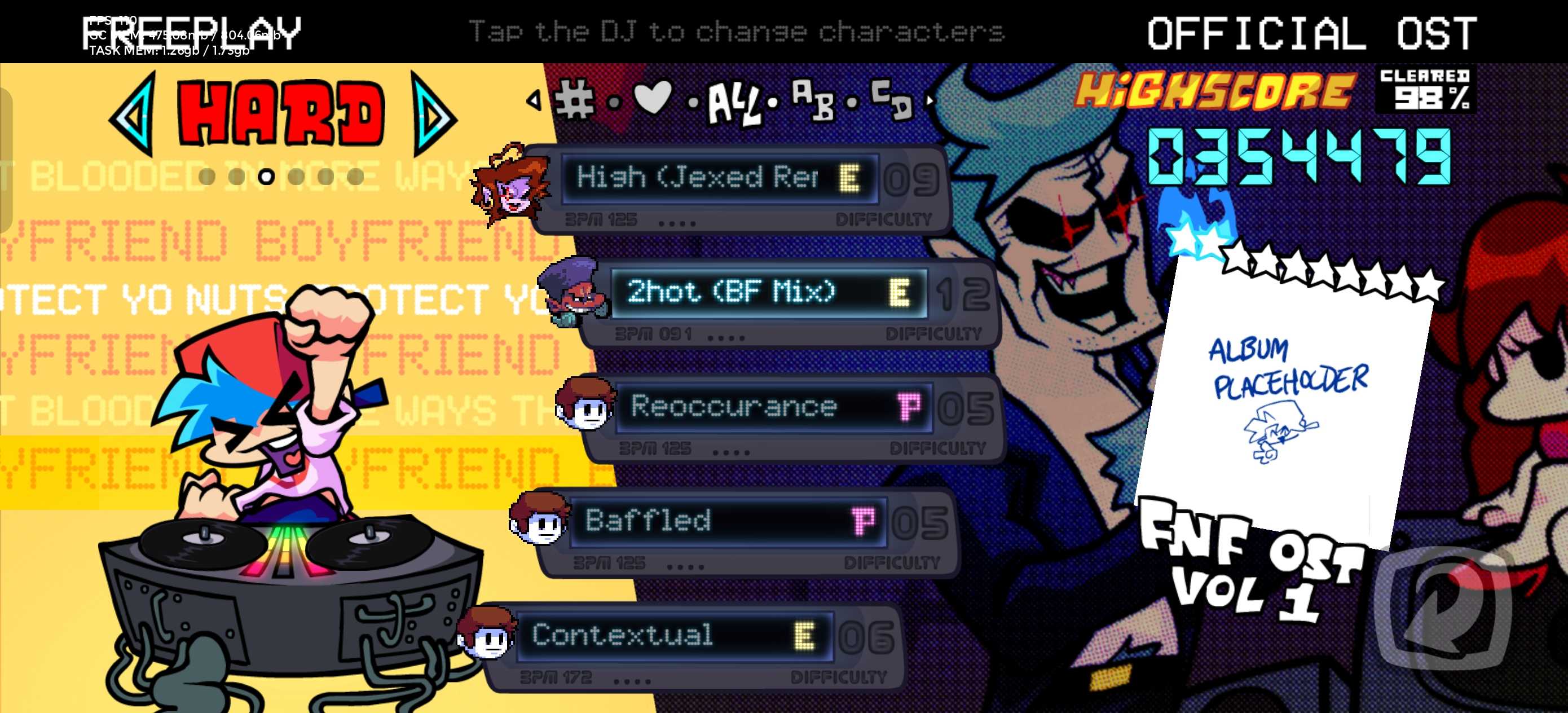1568x713 pixels.
Task: Show favorite songs with the heart filter
Action: click(x=653, y=98)
